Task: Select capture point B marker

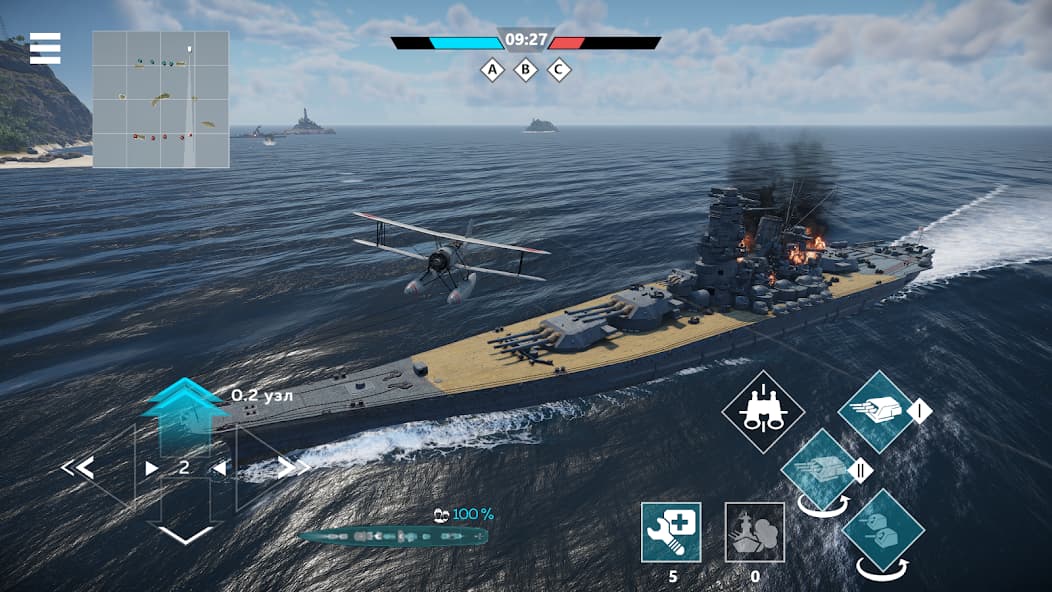Action: coord(525,70)
